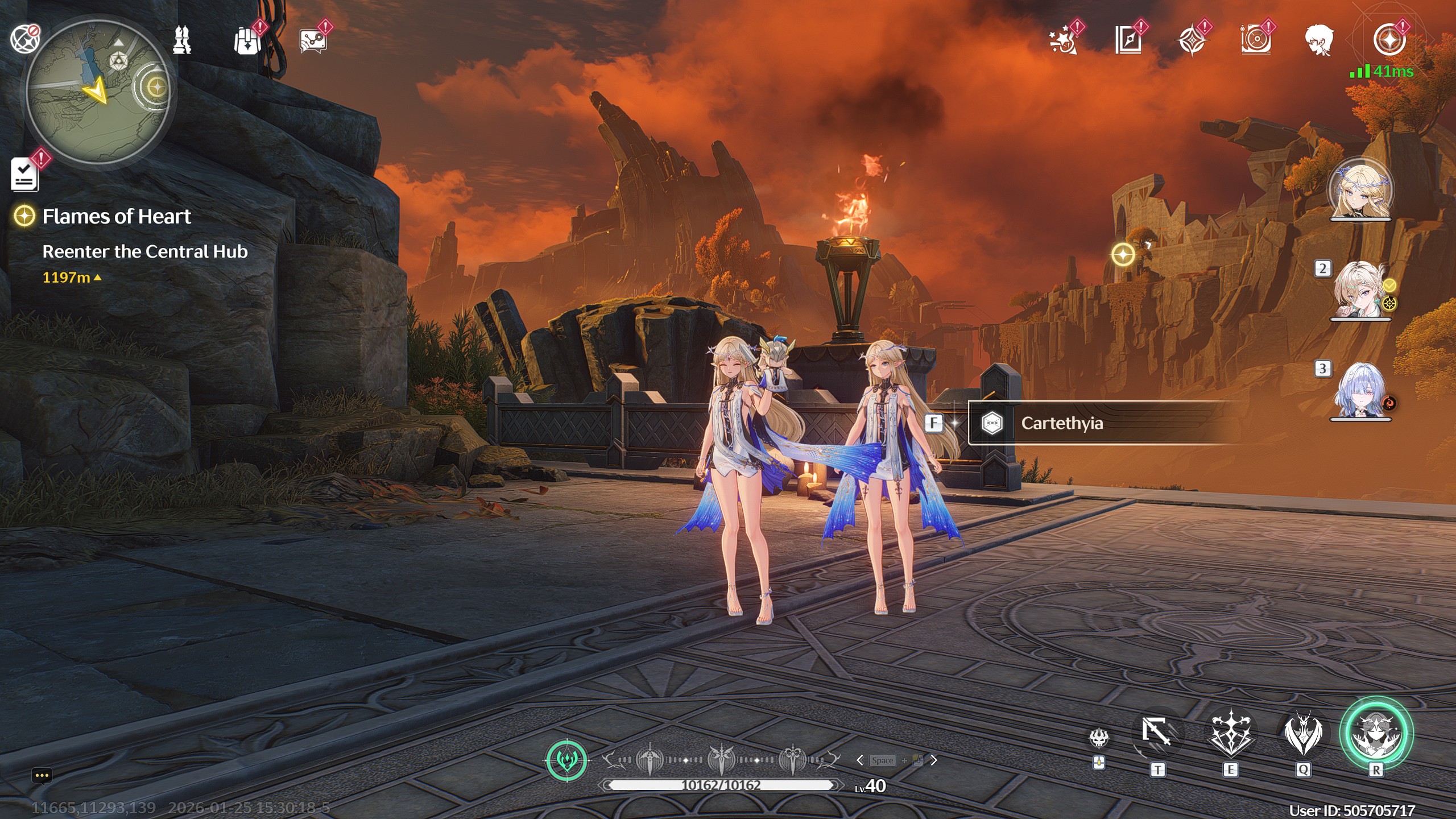Open the four-point star convene icon
This screenshot has width=1456, height=819.
click(1192, 41)
